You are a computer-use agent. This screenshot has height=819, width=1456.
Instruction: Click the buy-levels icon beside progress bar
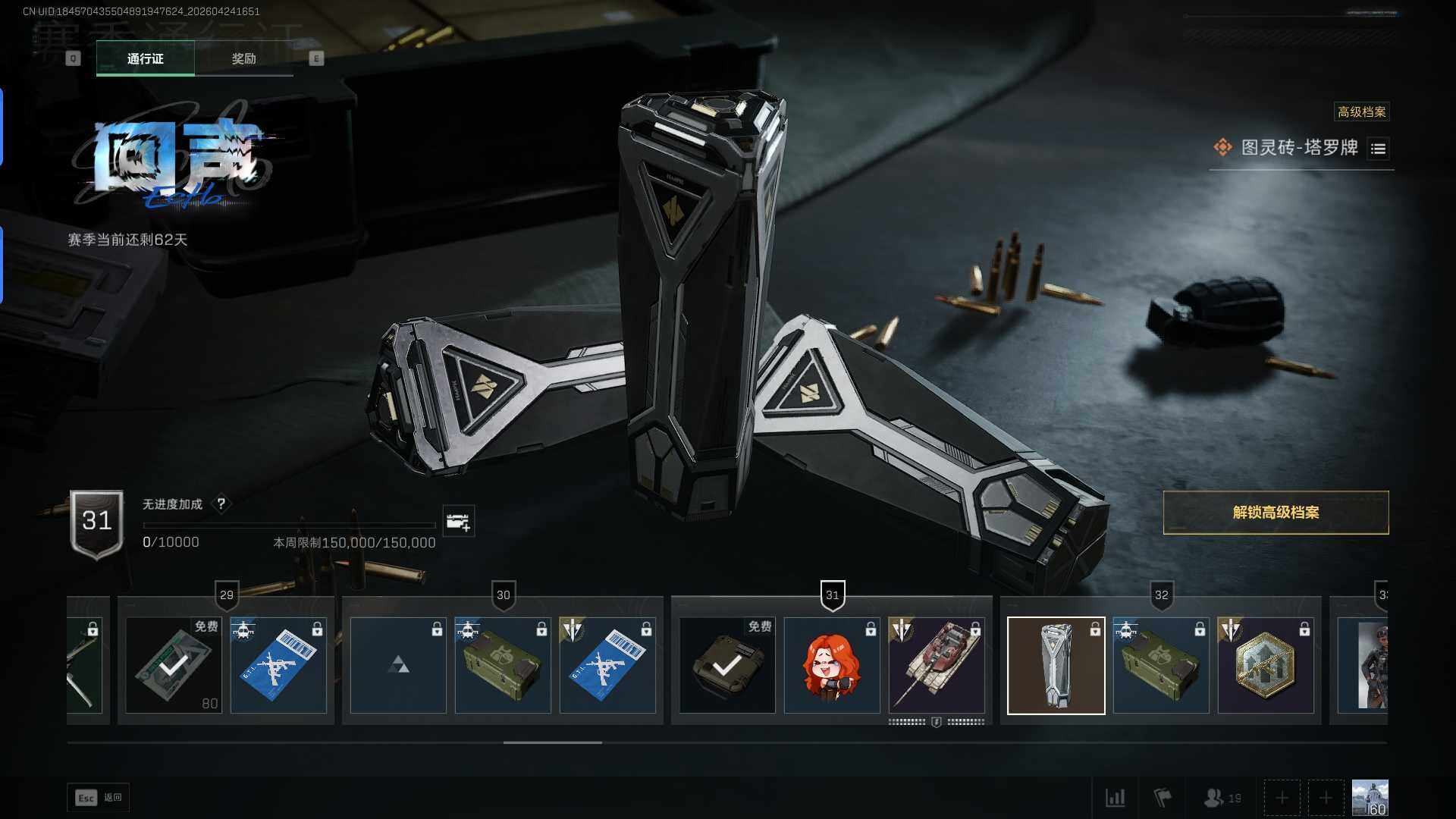(458, 522)
